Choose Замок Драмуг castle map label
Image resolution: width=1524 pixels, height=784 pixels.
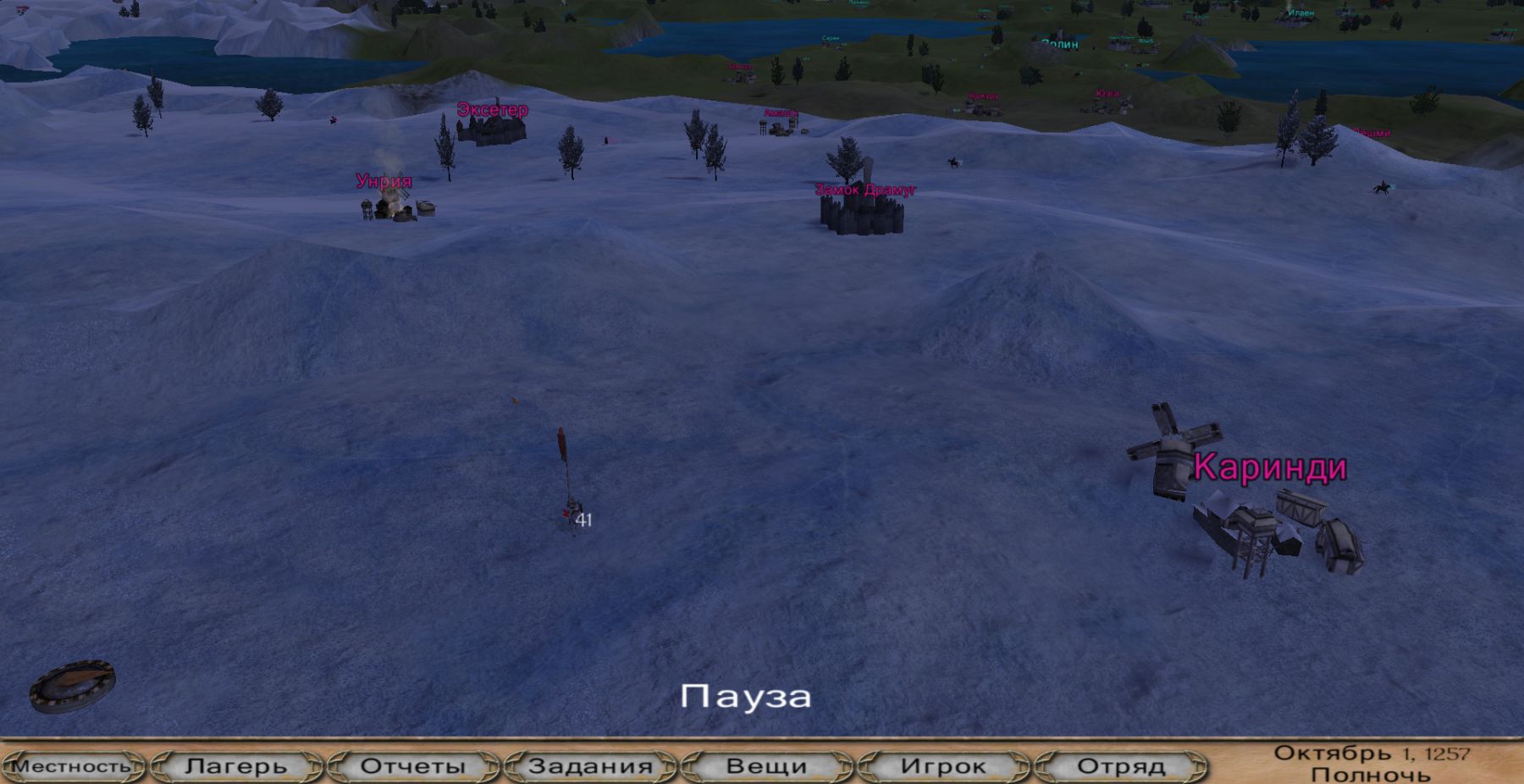coord(865,190)
